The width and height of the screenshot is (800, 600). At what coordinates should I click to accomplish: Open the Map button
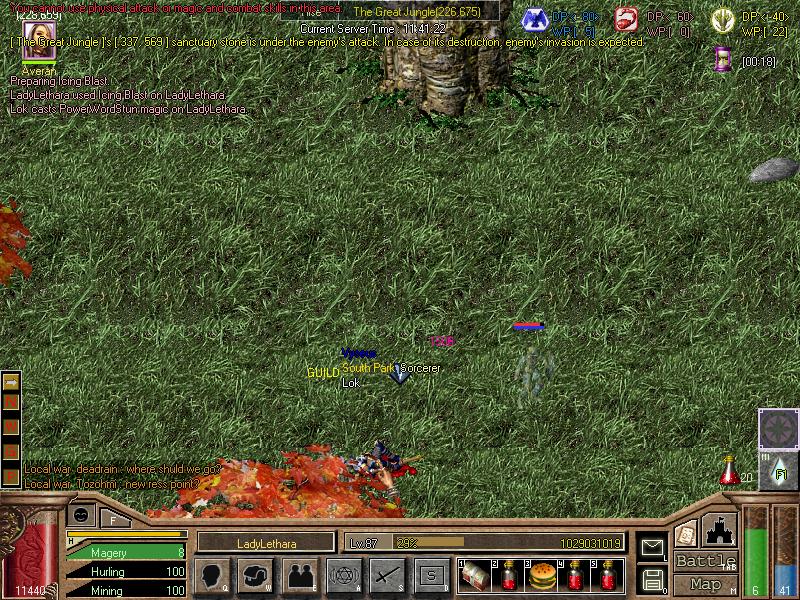click(706, 584)
